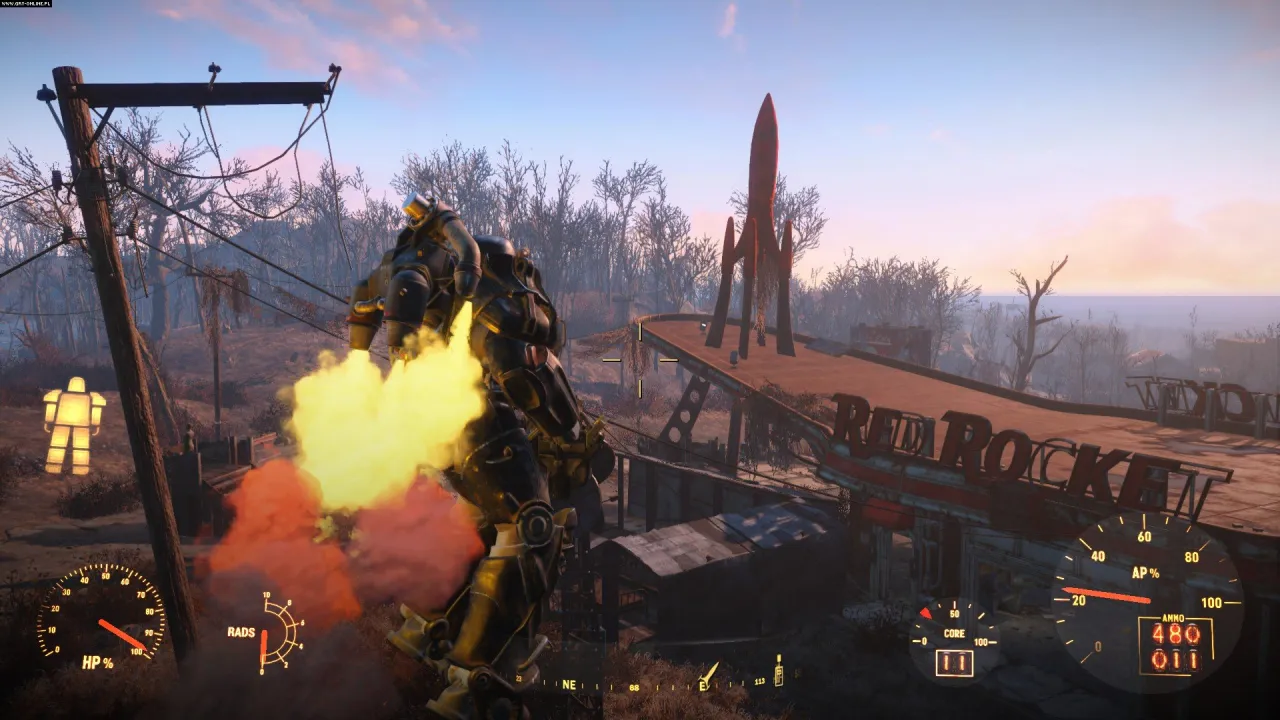Select the rocket marker on the compass
The image size is (1280, 720).
point(709,672)
